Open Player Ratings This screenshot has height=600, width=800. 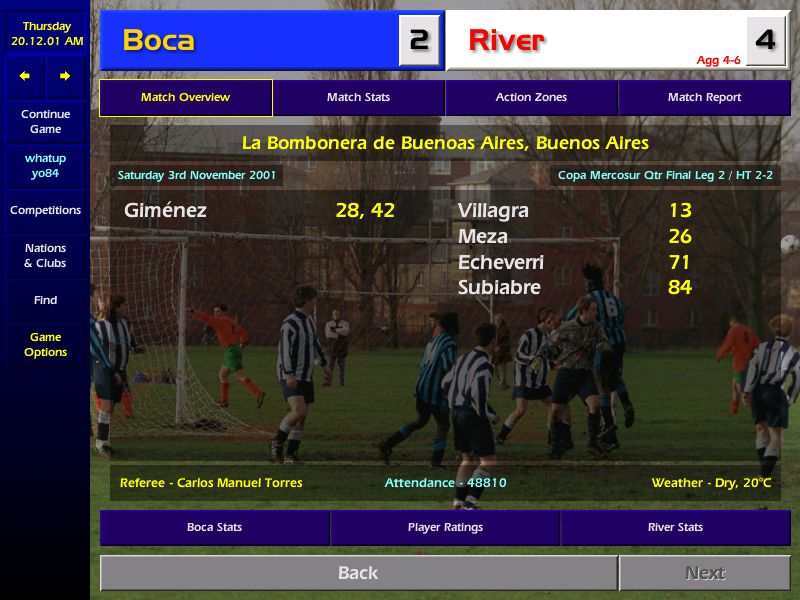pyautogui.click(x=445, y=527)
